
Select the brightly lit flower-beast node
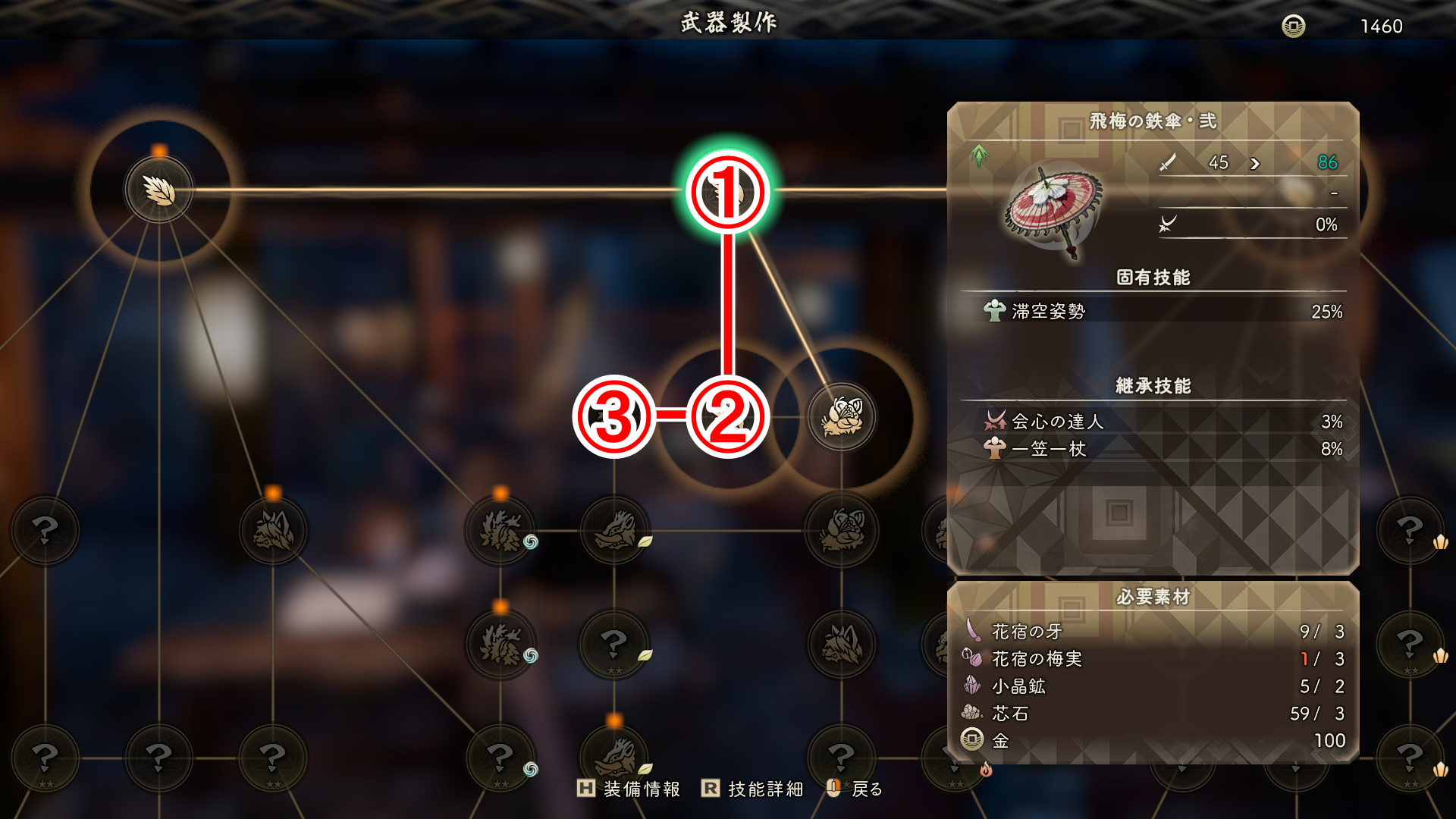(x=842, y=417)
